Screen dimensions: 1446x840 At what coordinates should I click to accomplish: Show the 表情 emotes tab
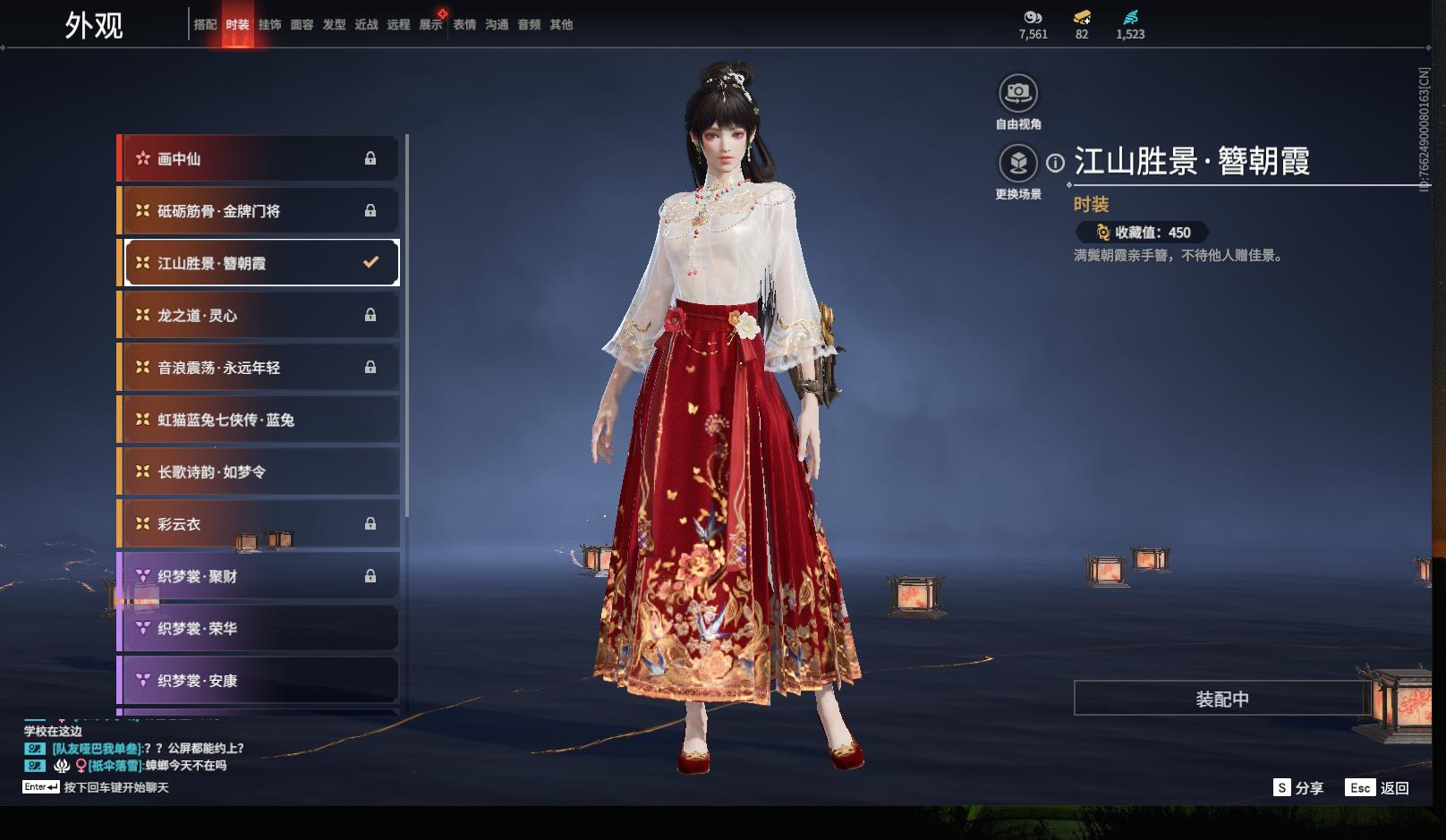click(464, 25)
